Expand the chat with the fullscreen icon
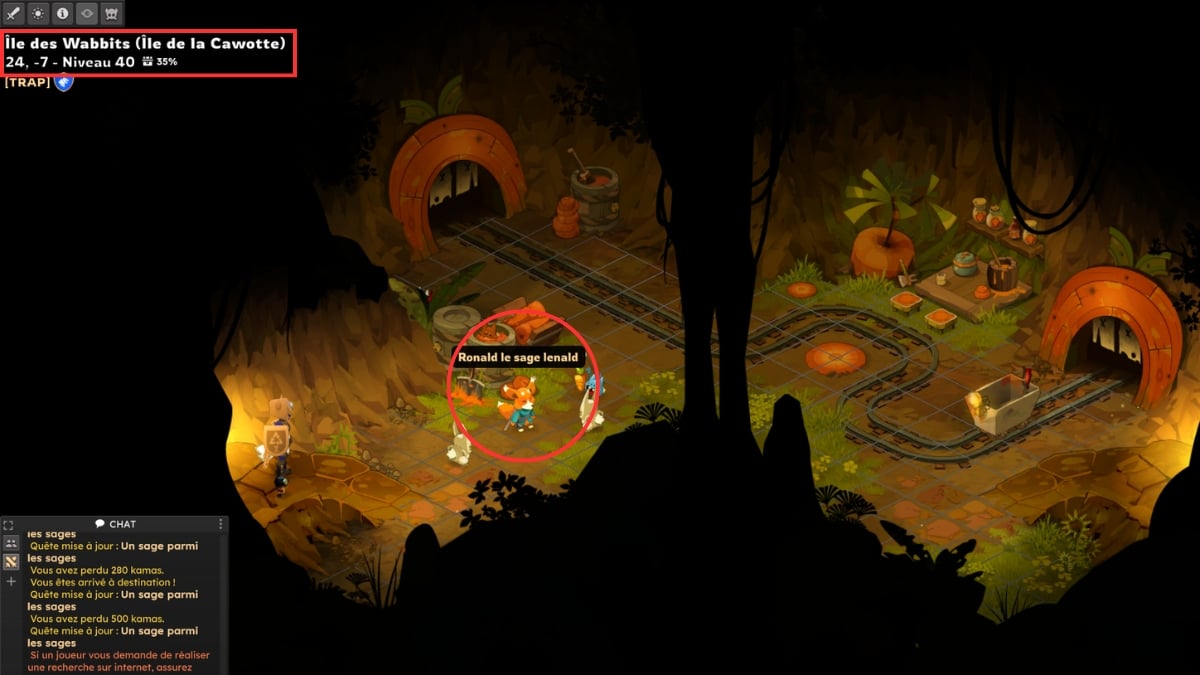This screenshot has height=675, width=1200. click(x=9, y=525)
